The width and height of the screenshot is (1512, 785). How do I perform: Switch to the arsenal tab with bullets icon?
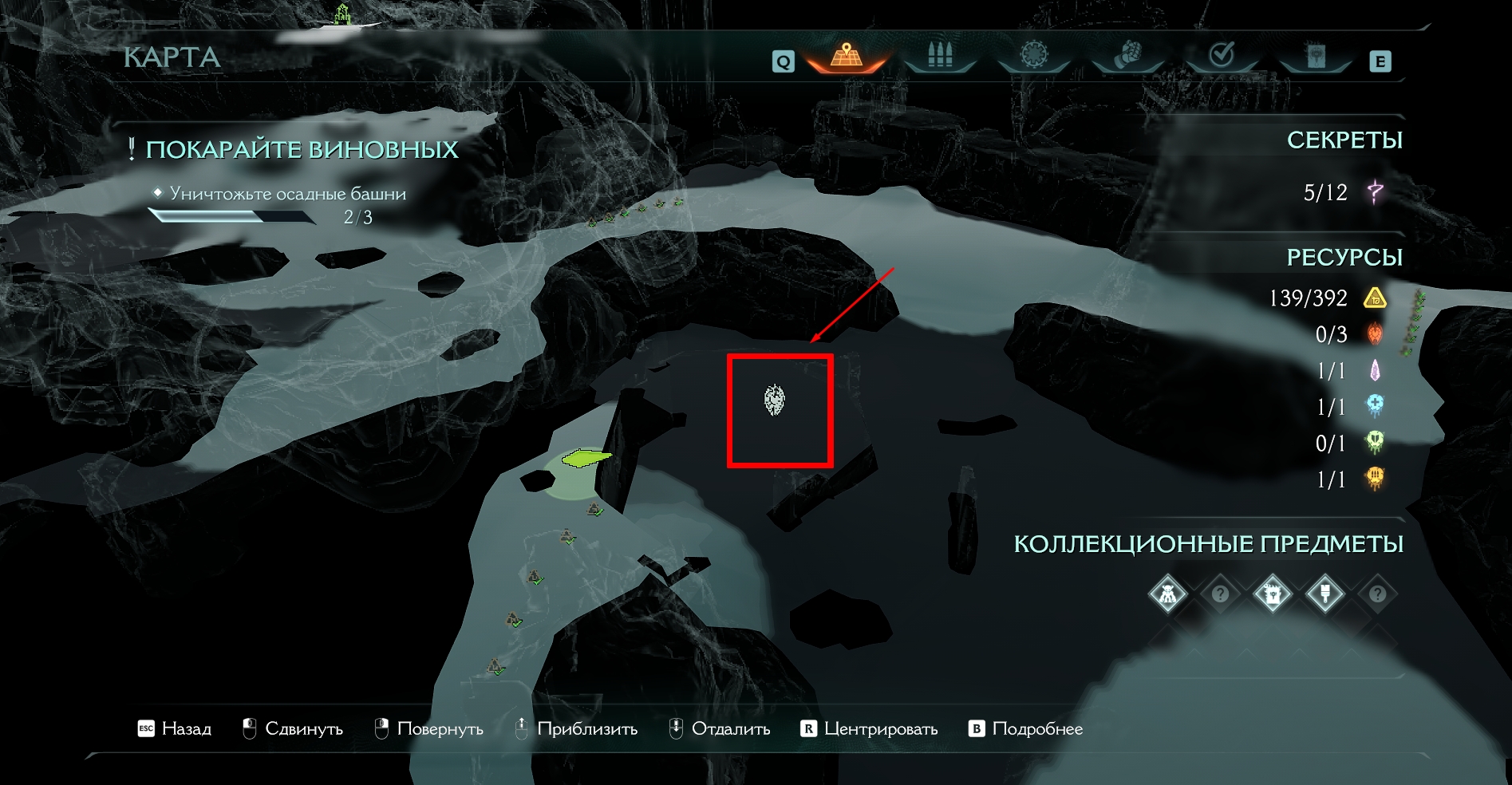coord(940,56)
